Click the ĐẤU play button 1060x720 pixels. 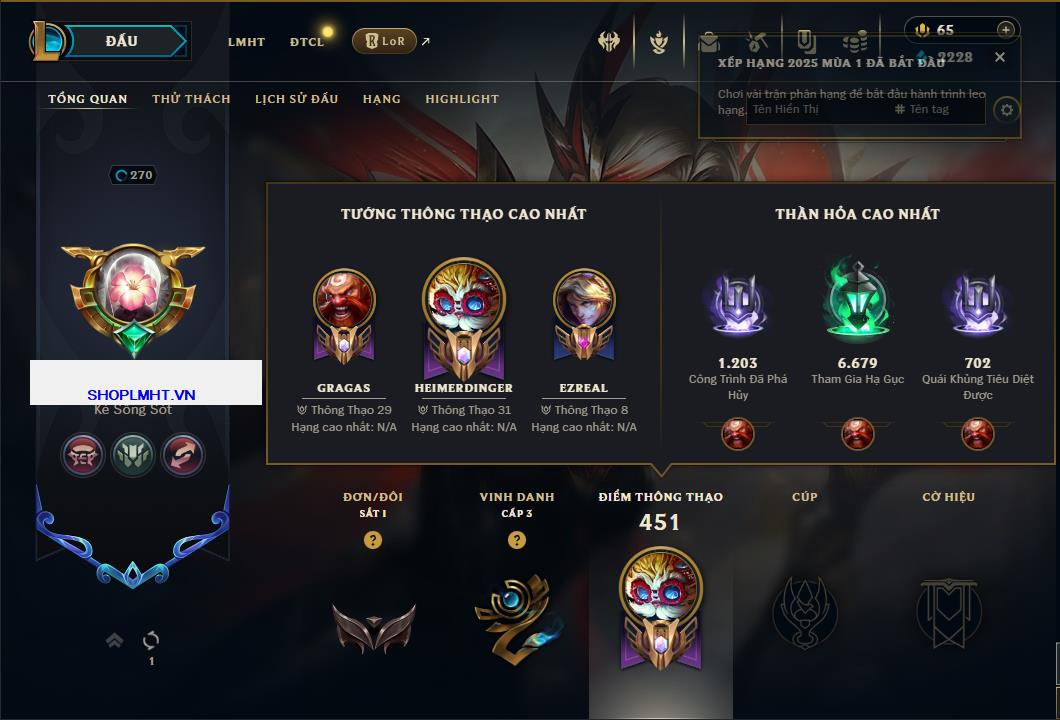click(122, 41)
